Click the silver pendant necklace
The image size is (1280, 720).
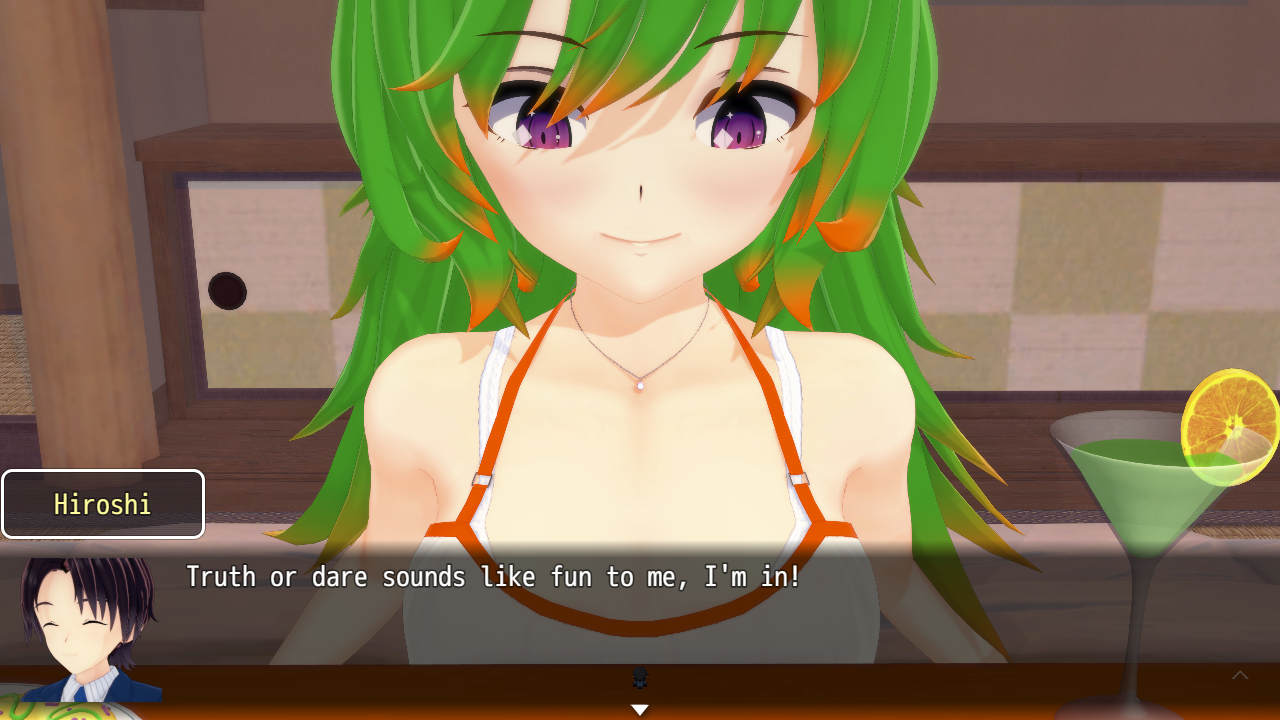(638, 388)
